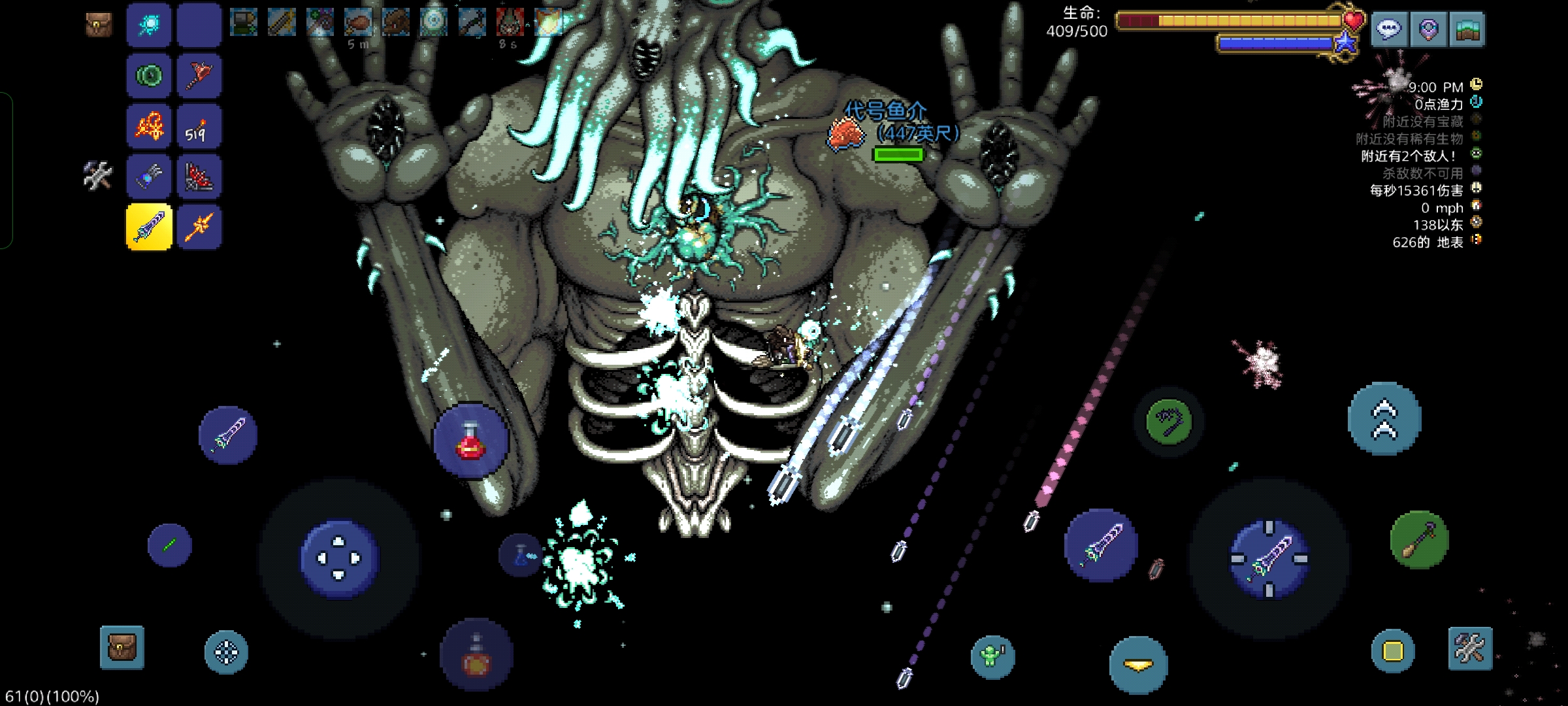Select the highlighted blue greatsword slot

click(149, 227)
